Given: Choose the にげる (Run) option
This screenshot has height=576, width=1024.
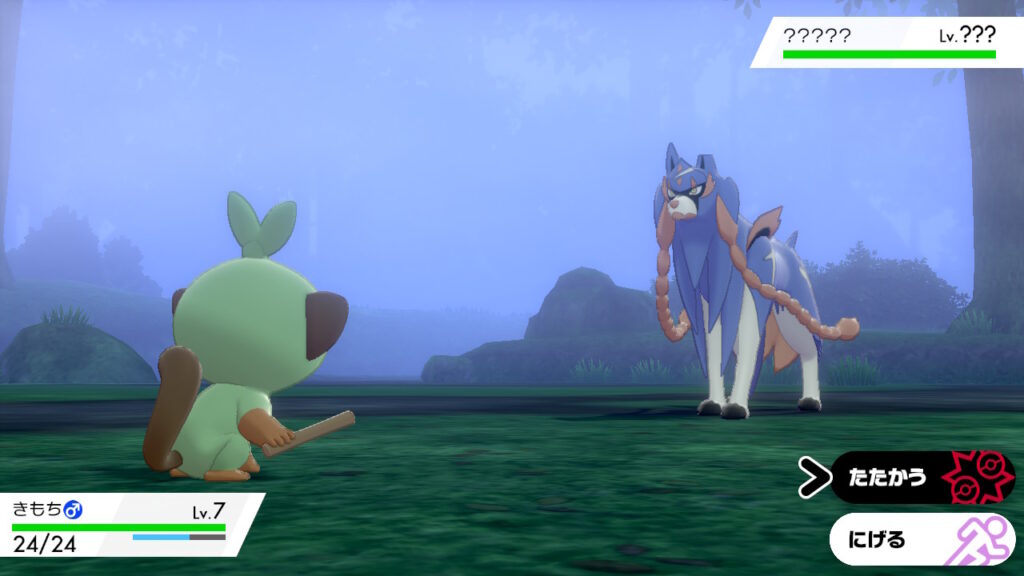Looking at the screenshot, I should click(905, 540).
